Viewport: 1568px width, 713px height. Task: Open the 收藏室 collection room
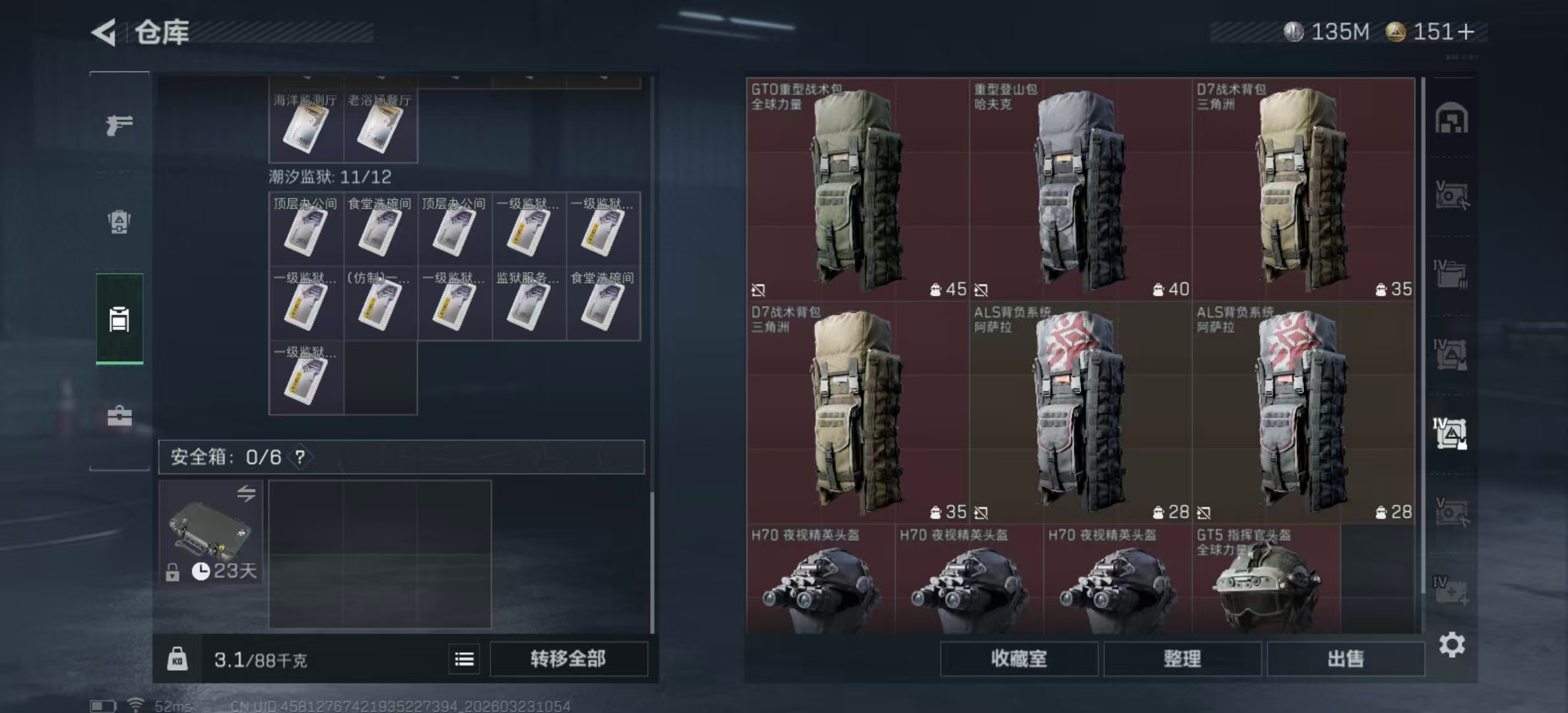(1018, 658)
